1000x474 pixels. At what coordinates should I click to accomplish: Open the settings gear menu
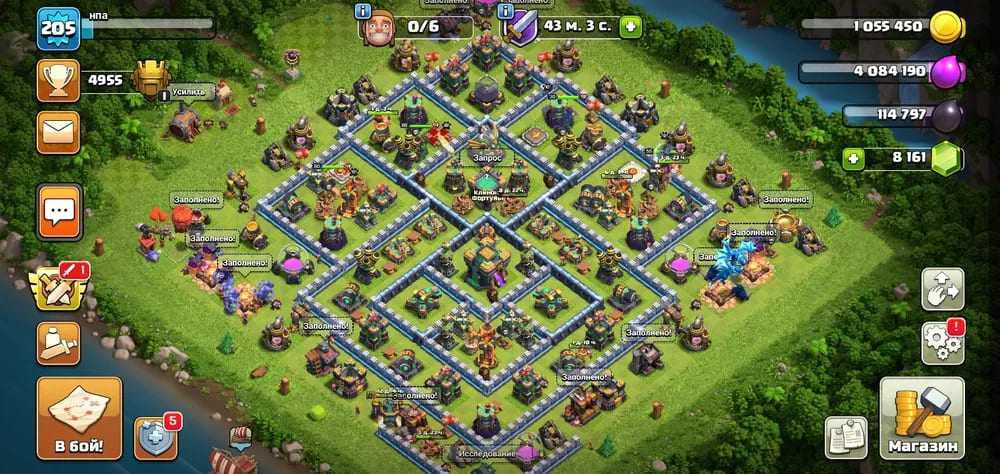[942, 343]
